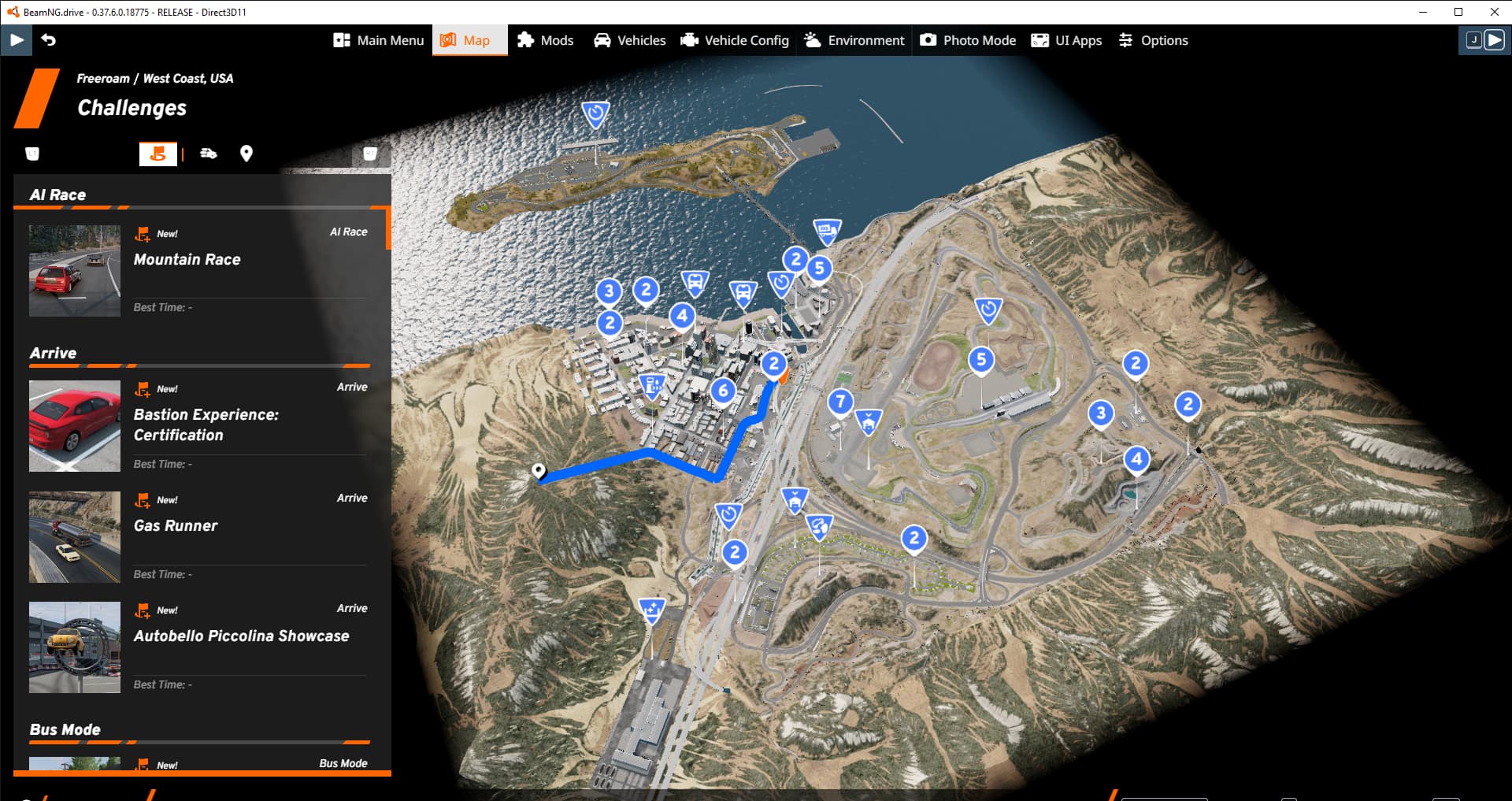Open Vehicle Config
The height and width of the screenshot is (801, 1512).
735,40
